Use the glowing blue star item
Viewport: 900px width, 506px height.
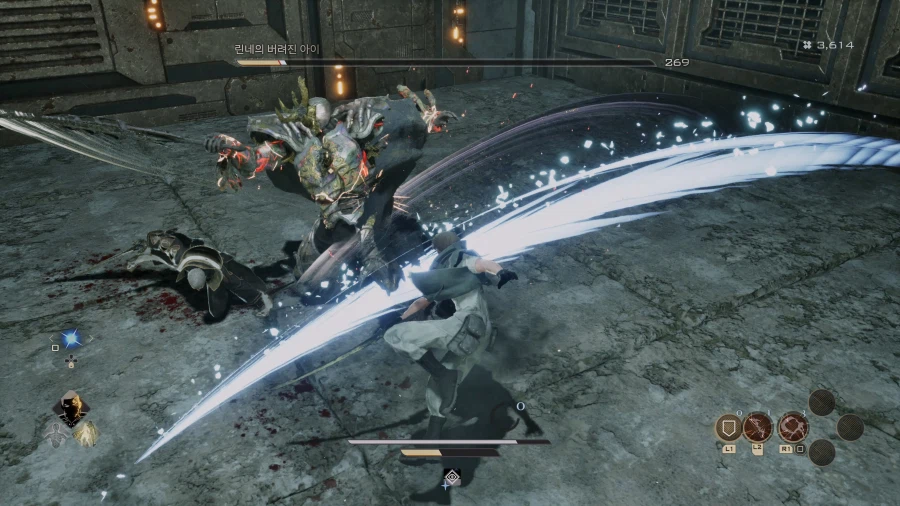[x=70, y=339]
